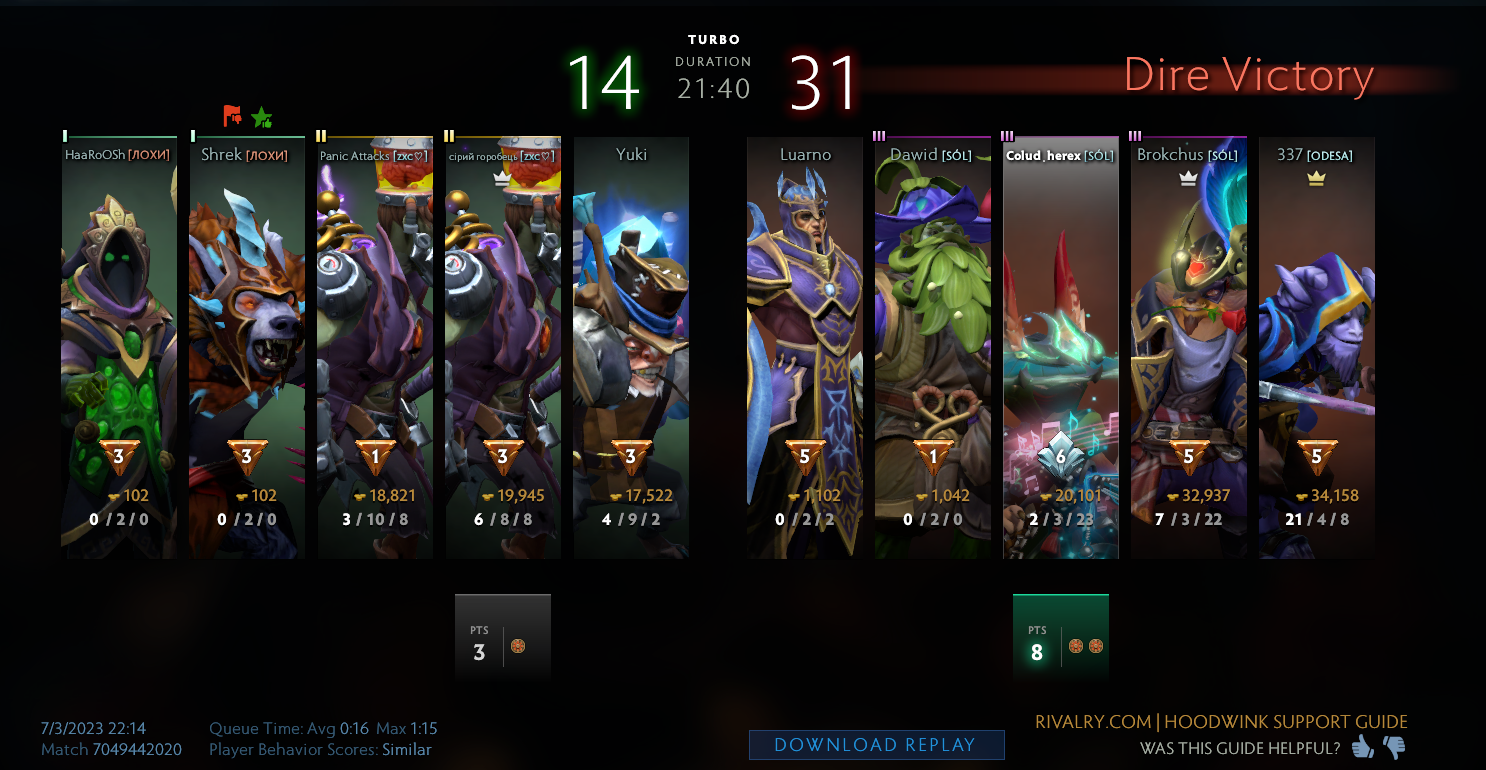Click the green commend star above Shrek
The image size is (1486, 770).
(262, 117)
